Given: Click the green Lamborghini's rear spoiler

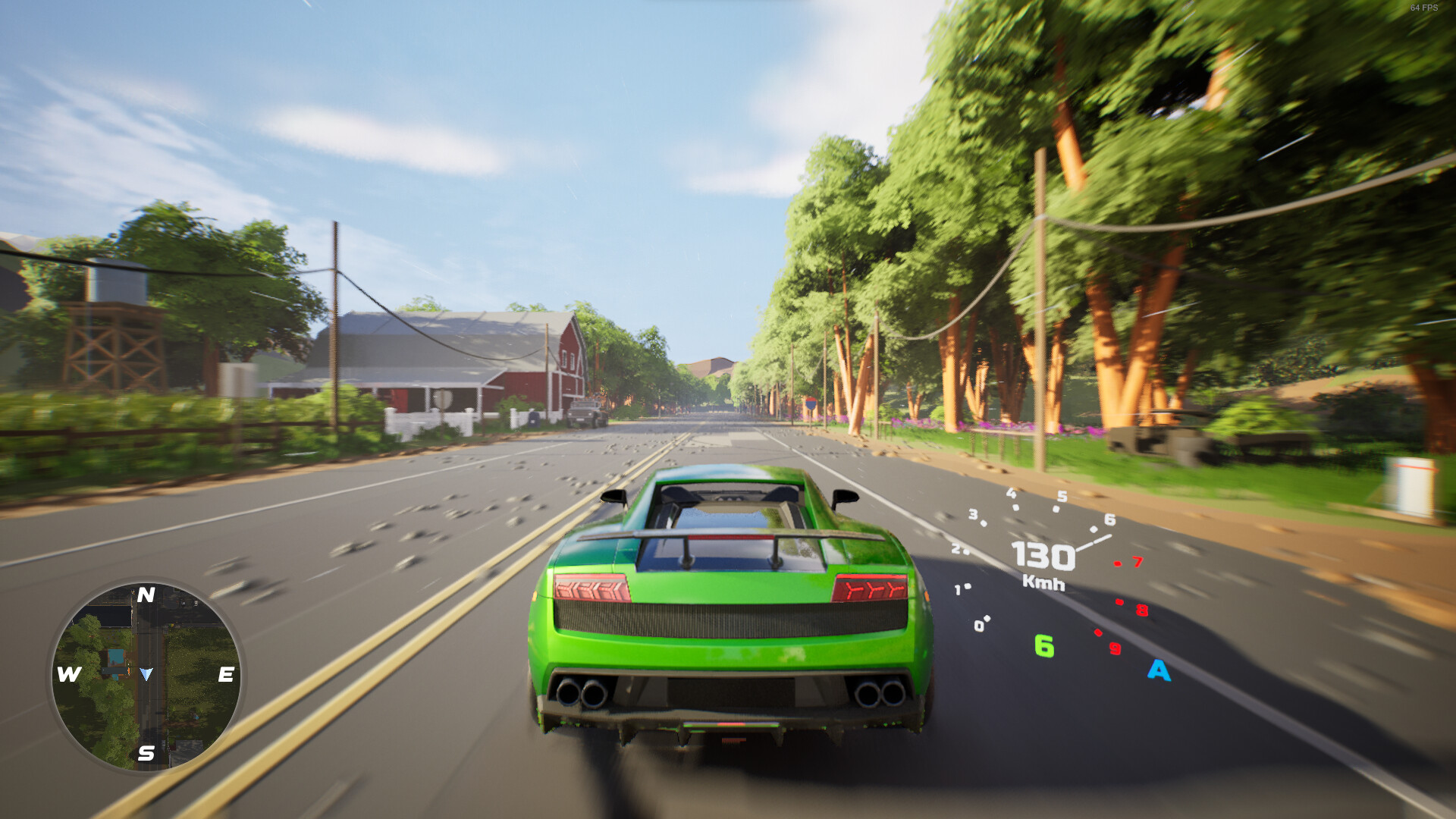Looking at the screenshot, I should tap(728, 535).
